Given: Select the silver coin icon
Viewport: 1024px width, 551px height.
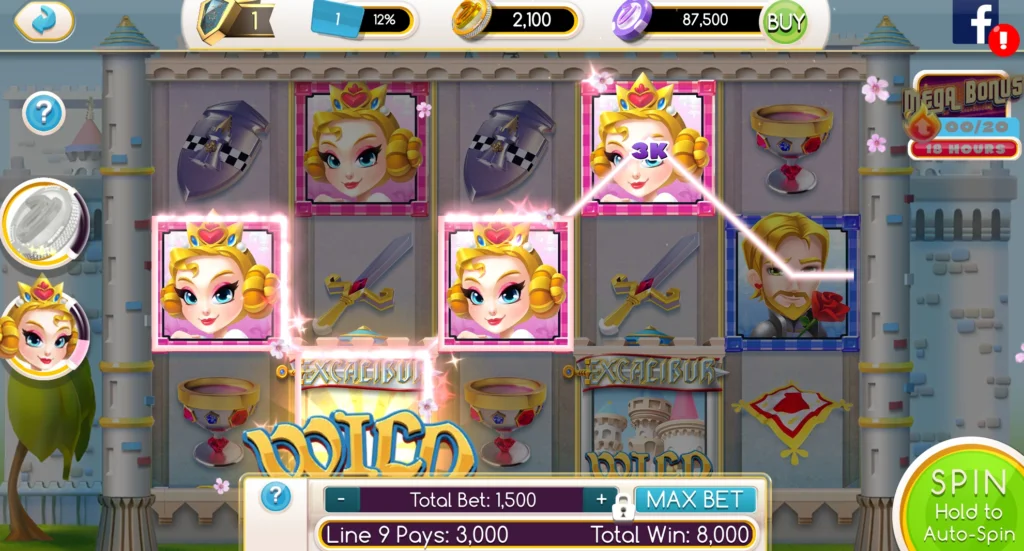Looking at the screenshot, I should click(45, 222).
